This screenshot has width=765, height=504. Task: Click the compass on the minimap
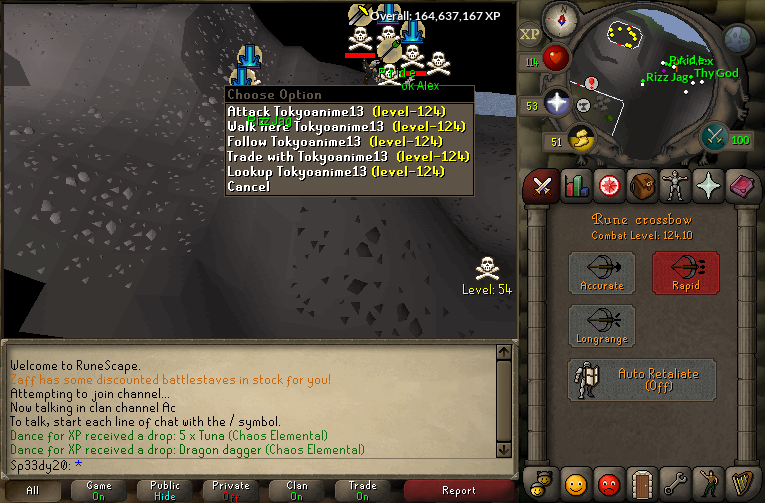(561, 17)
